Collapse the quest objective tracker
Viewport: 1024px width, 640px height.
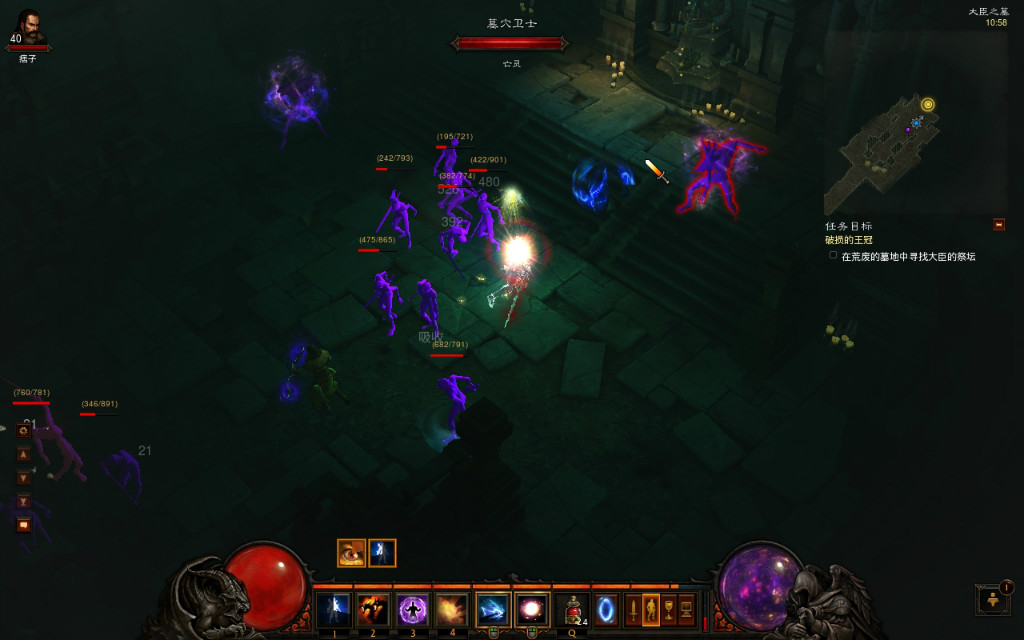998,225
